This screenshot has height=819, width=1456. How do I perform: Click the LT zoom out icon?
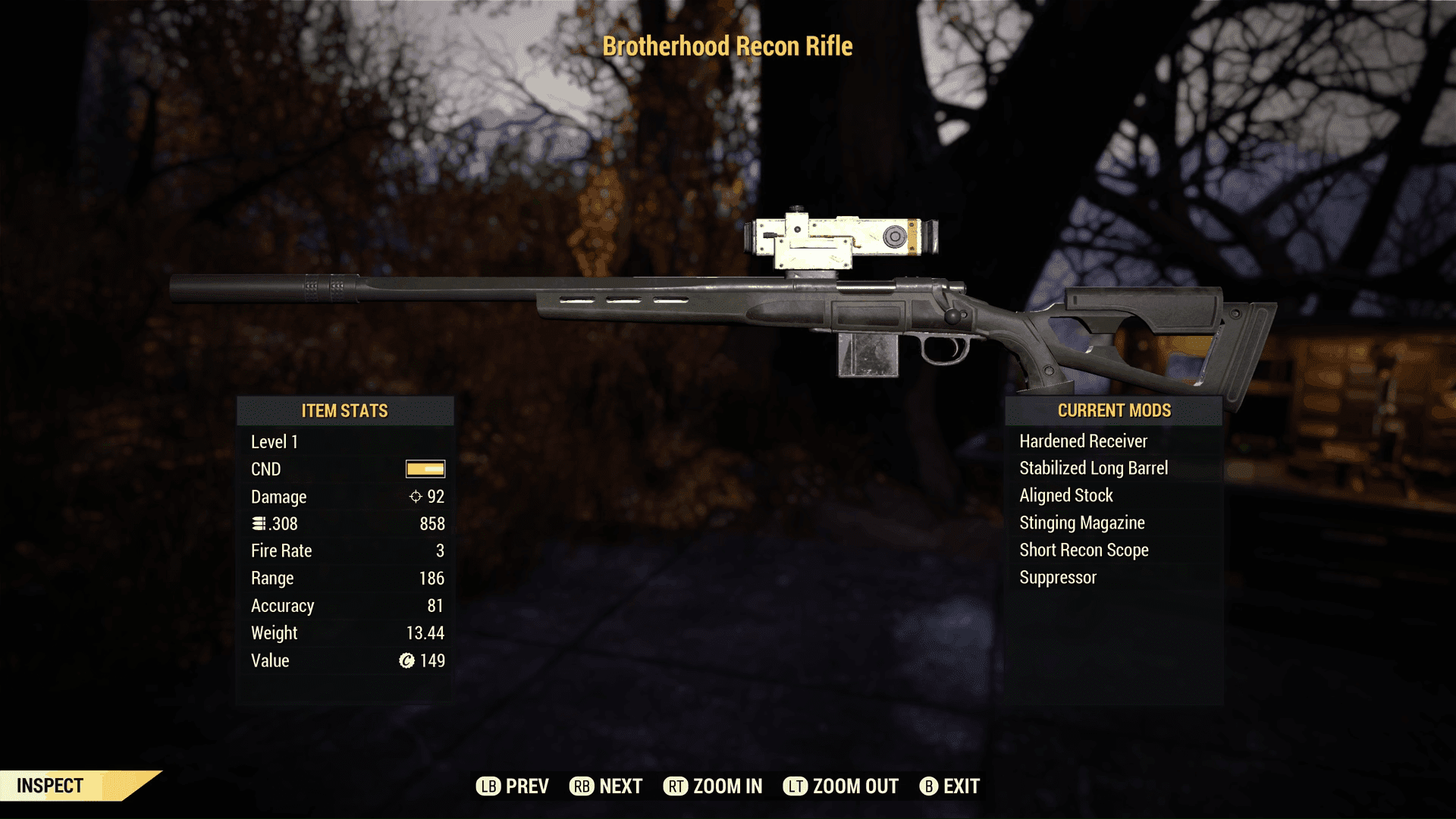point(795,786)
